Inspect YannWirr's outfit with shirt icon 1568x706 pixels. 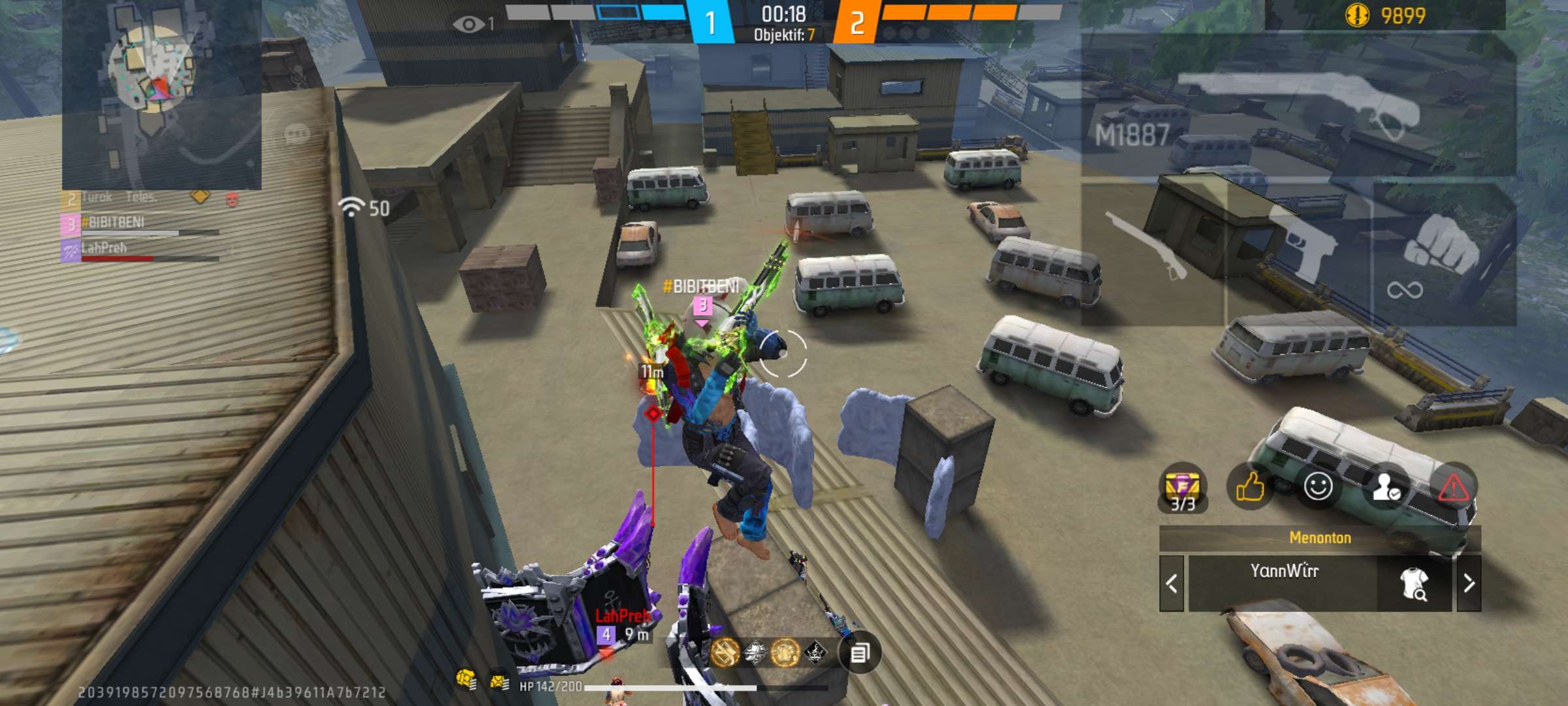tap(1414, 583)
